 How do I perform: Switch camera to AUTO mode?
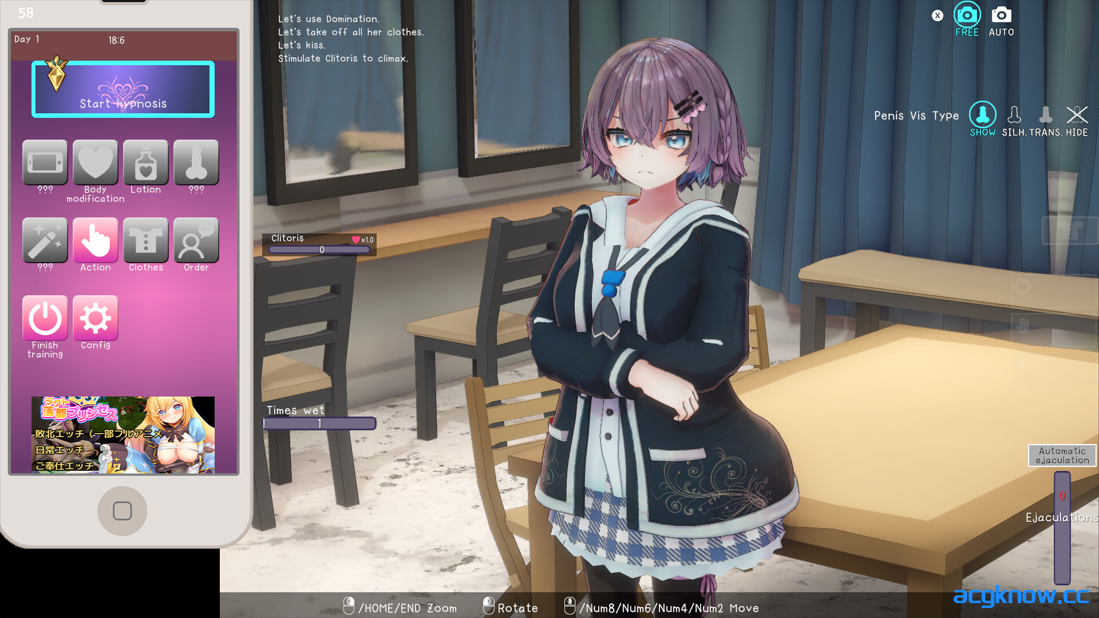(x=1001, y=16)
